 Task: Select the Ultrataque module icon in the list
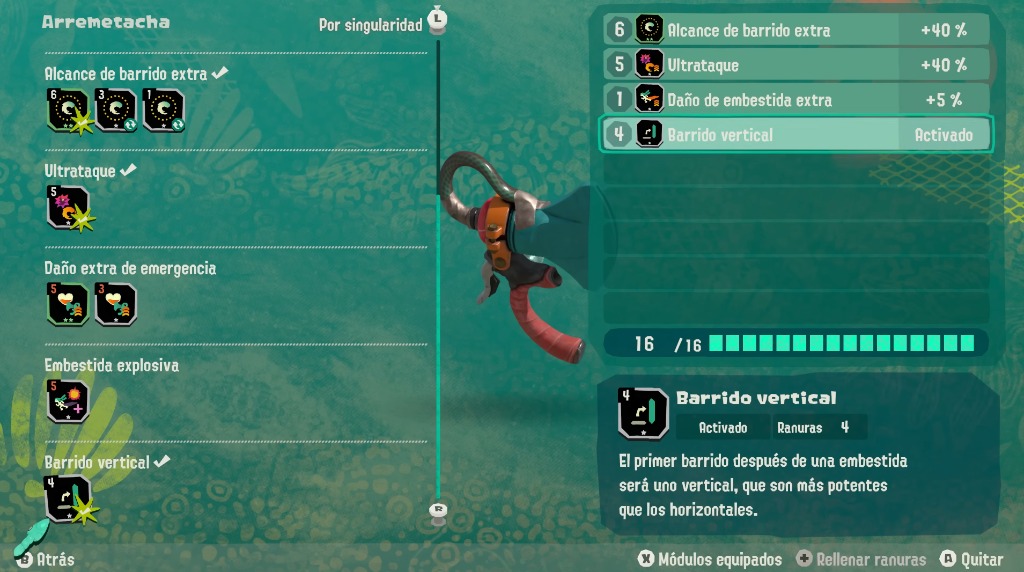[67, 207]
